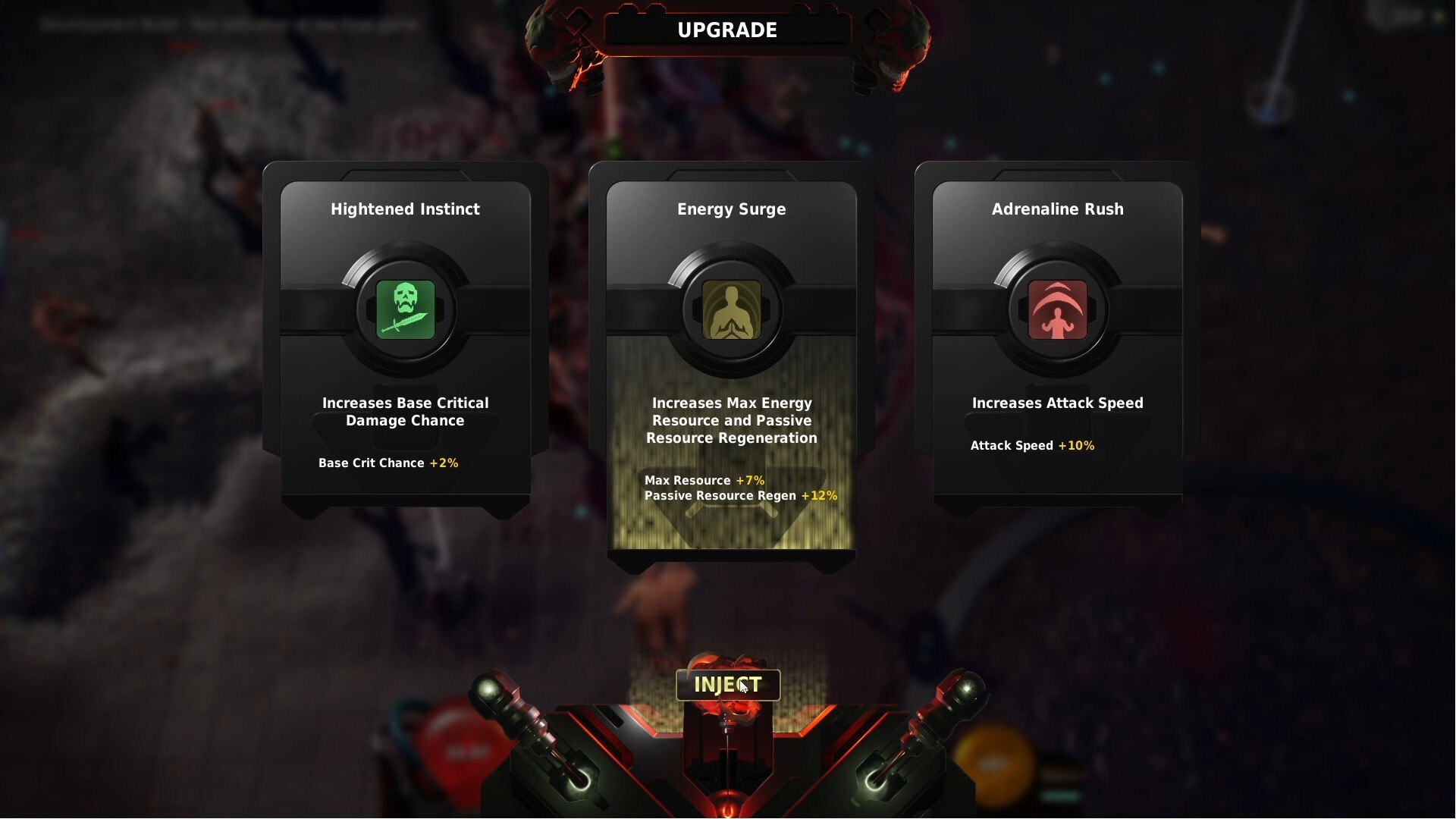Click the Adrenaline Rush card title text
This screenshot has width=1456, height=819.
pyautogui.click(x=1058, y=209)
